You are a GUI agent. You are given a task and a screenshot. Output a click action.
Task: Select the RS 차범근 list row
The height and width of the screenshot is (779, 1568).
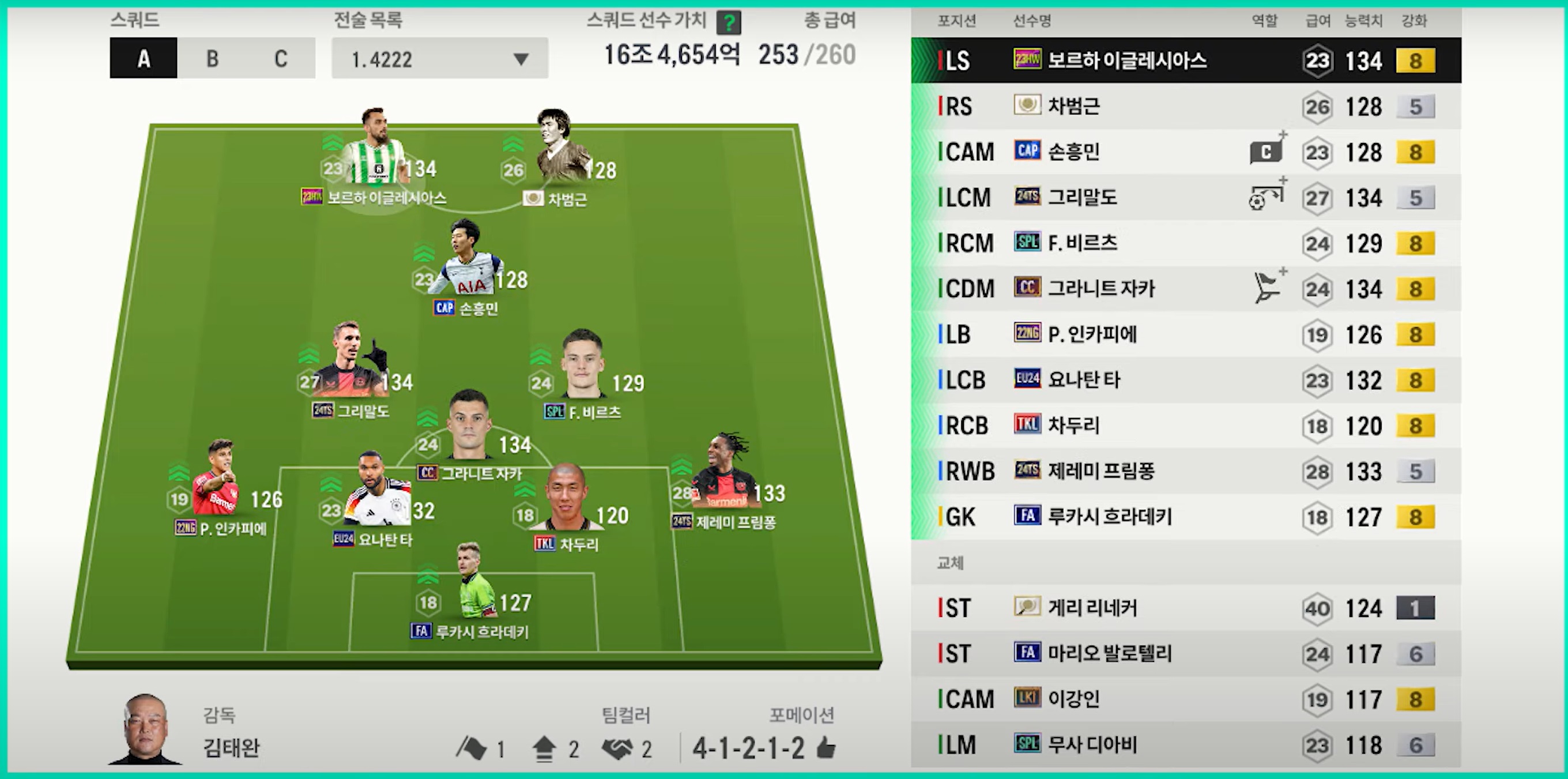point(1186,107)
